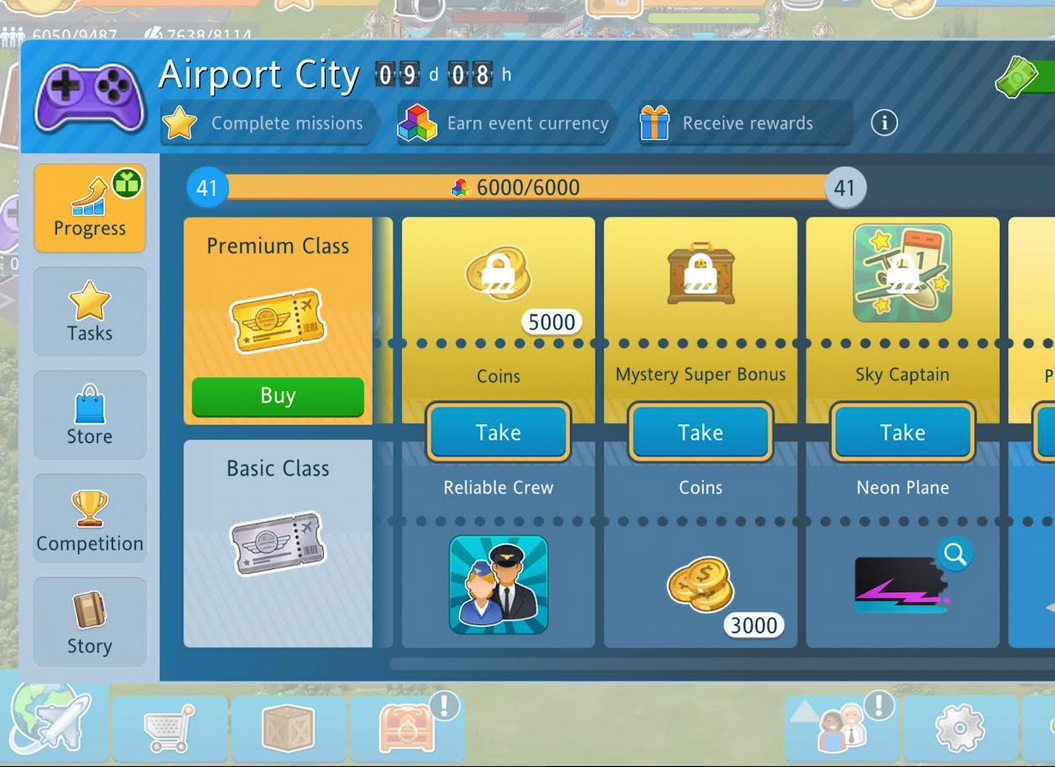
Task: Open the event info button
Action: click(x=884, y=123)
